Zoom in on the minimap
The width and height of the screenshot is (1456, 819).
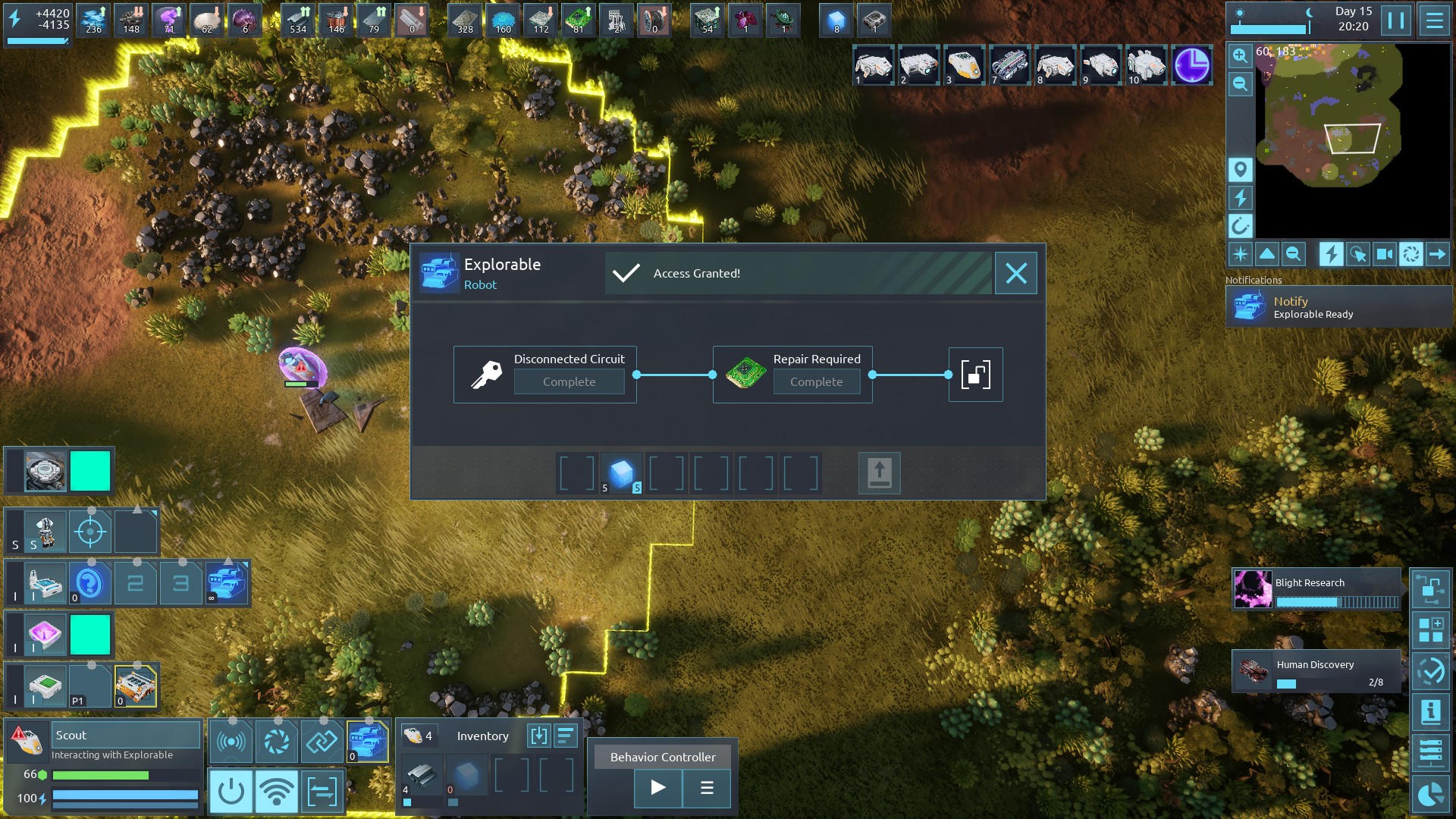click(x=1240, y=55)
